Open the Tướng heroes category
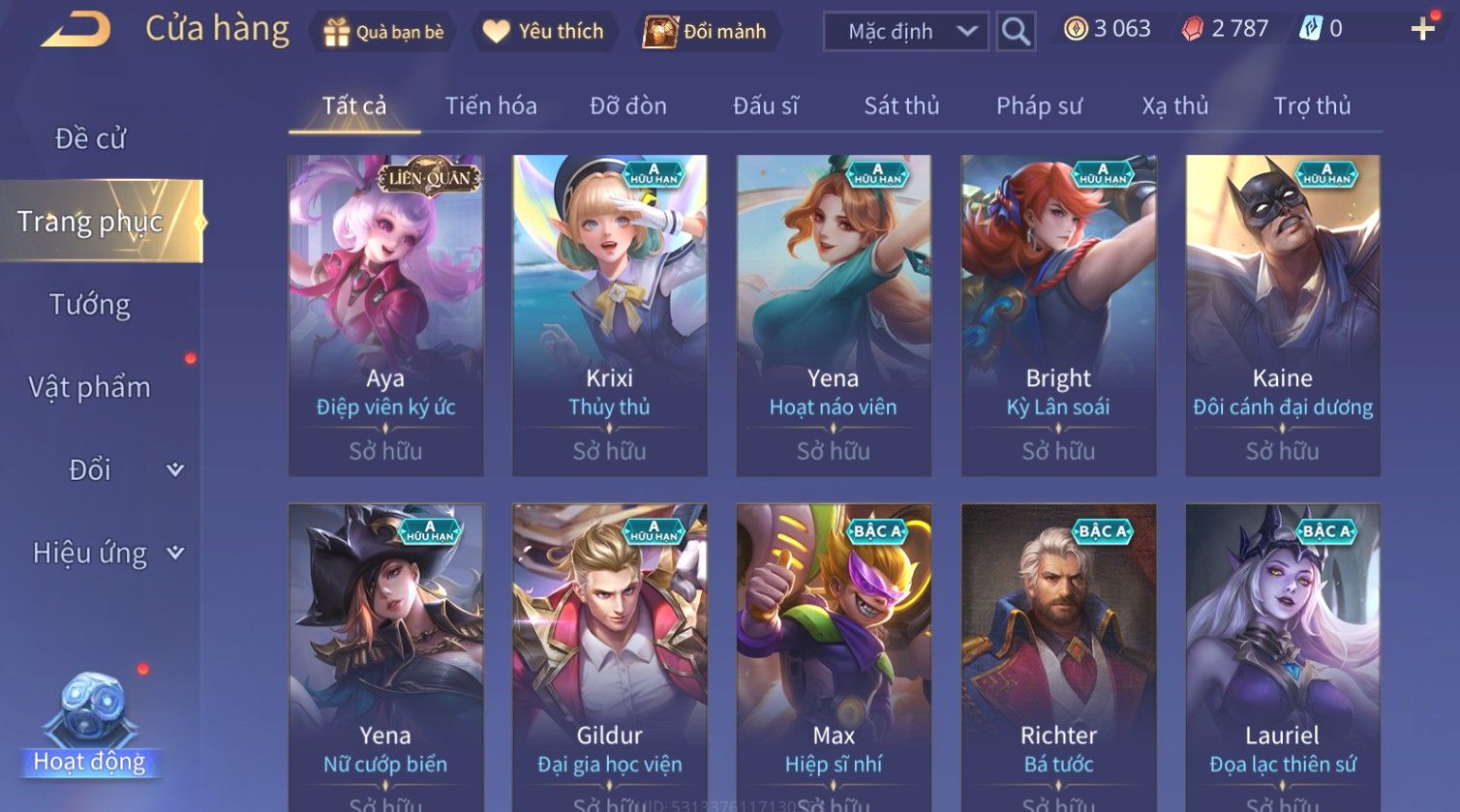1460x812 pixels. [x=90, y=305]
